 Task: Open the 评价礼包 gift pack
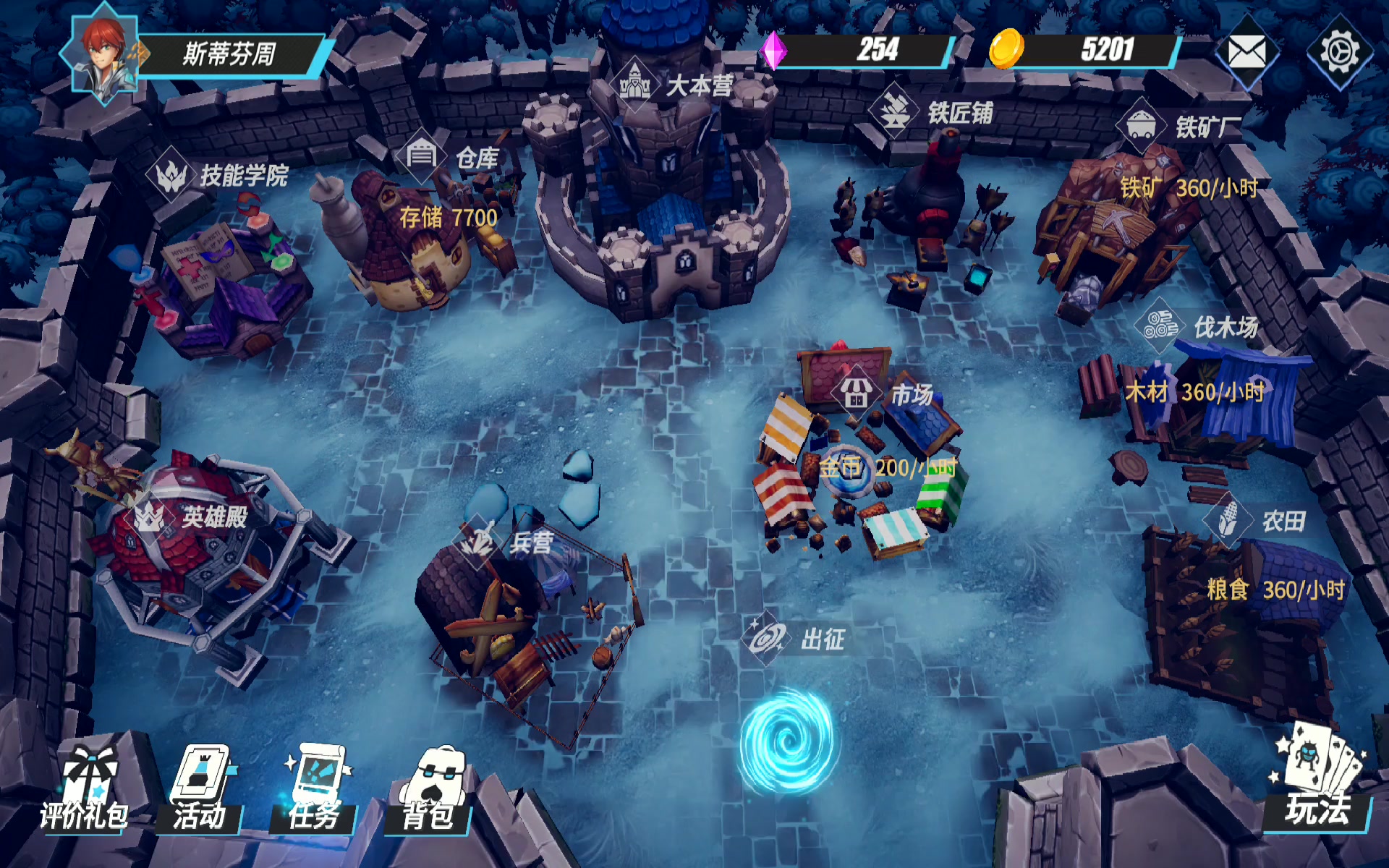(85, 790)
